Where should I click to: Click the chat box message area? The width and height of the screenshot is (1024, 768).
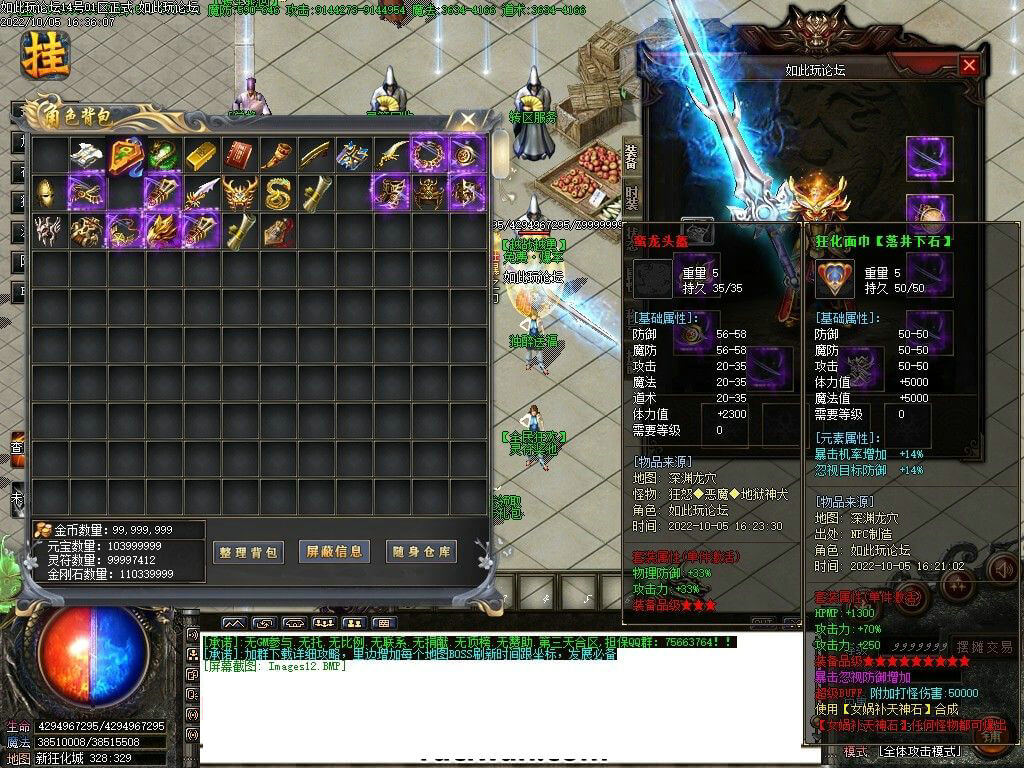click(x=500, y=690)
